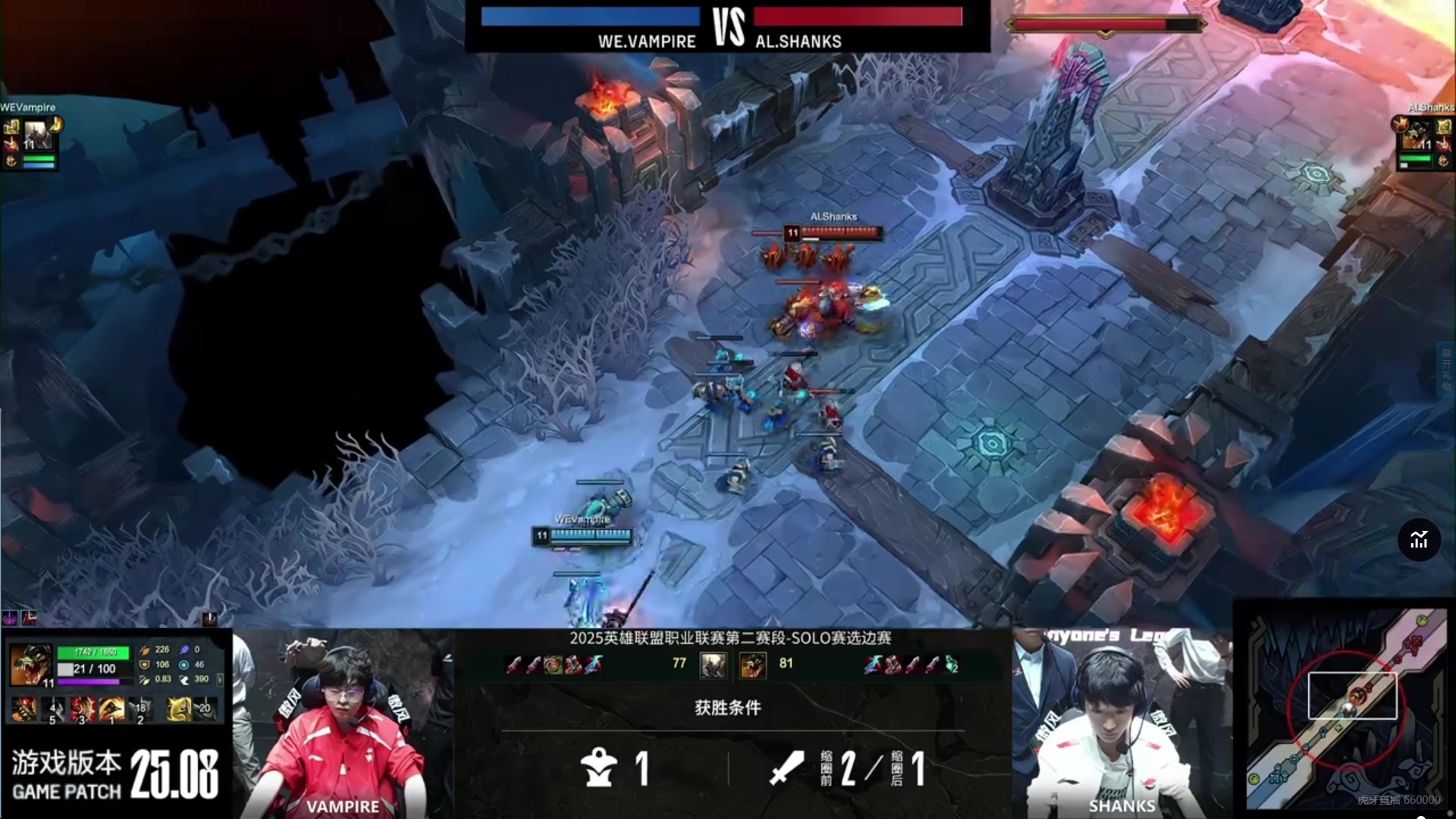Select the left champion portrait beside score 77

(x=713, y=665)
